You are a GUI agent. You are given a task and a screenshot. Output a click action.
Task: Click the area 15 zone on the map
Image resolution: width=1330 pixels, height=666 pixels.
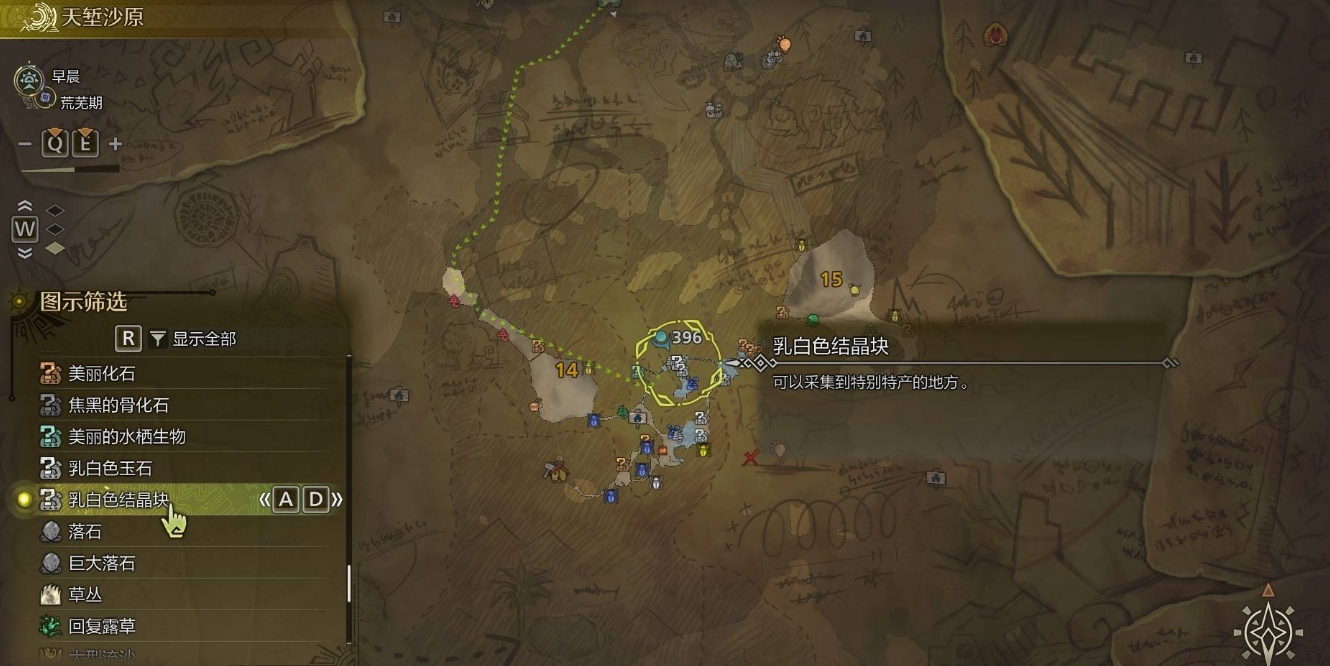pos(831,280)
